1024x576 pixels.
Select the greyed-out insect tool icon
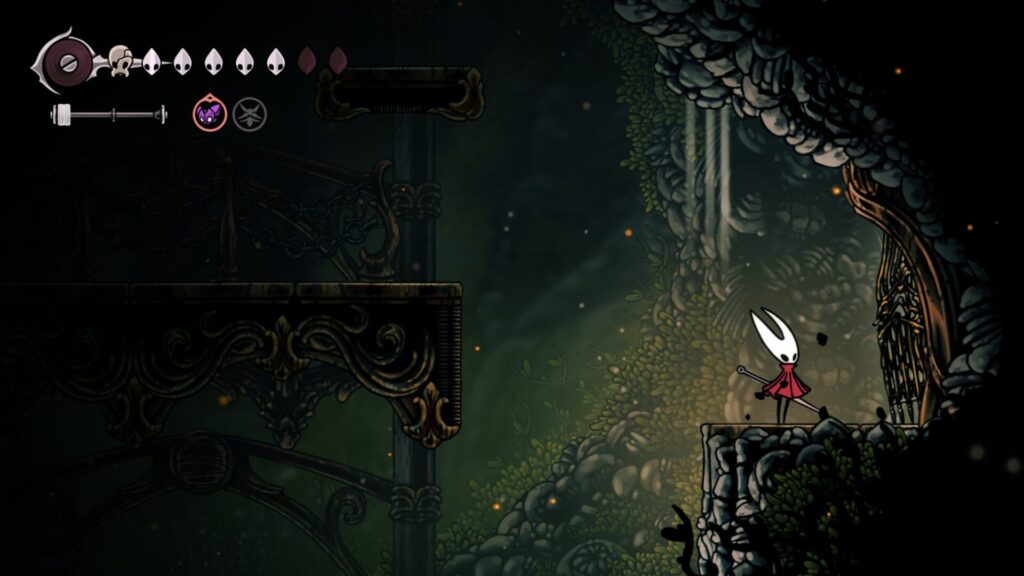click(x=250, y=114)
